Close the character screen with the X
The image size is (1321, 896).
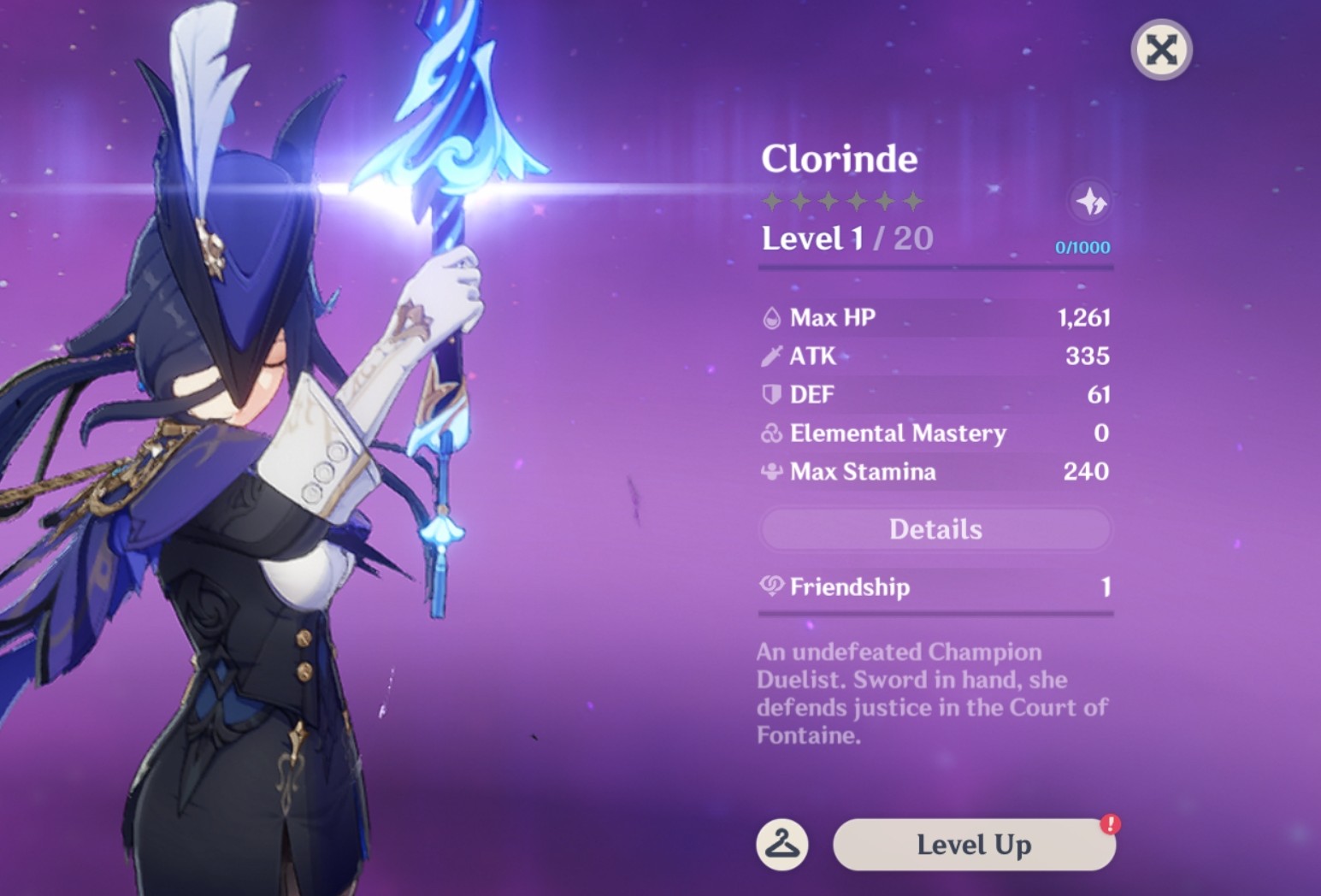coord(1160,50)
